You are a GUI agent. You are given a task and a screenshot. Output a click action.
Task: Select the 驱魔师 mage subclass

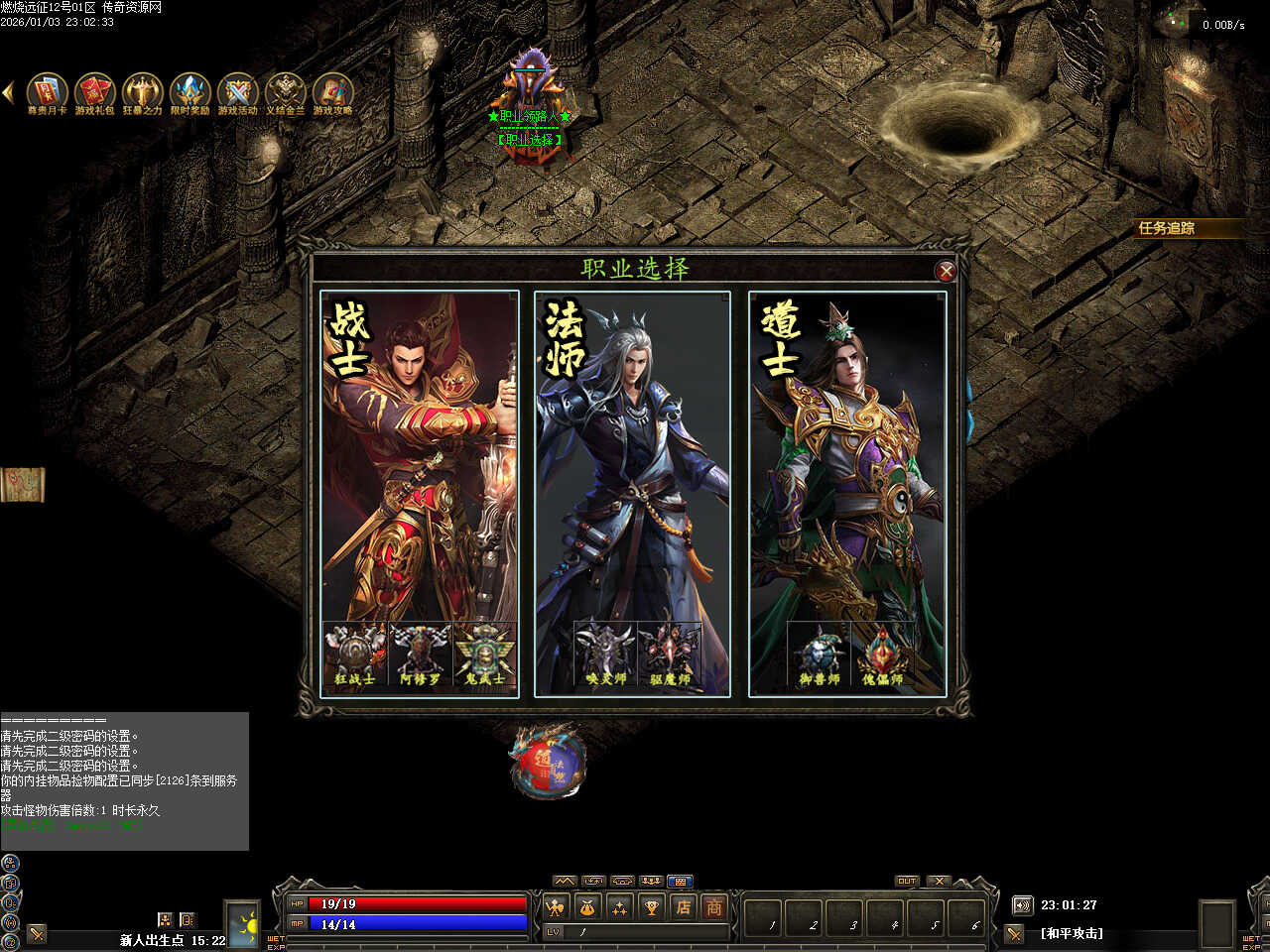(670, 654)
